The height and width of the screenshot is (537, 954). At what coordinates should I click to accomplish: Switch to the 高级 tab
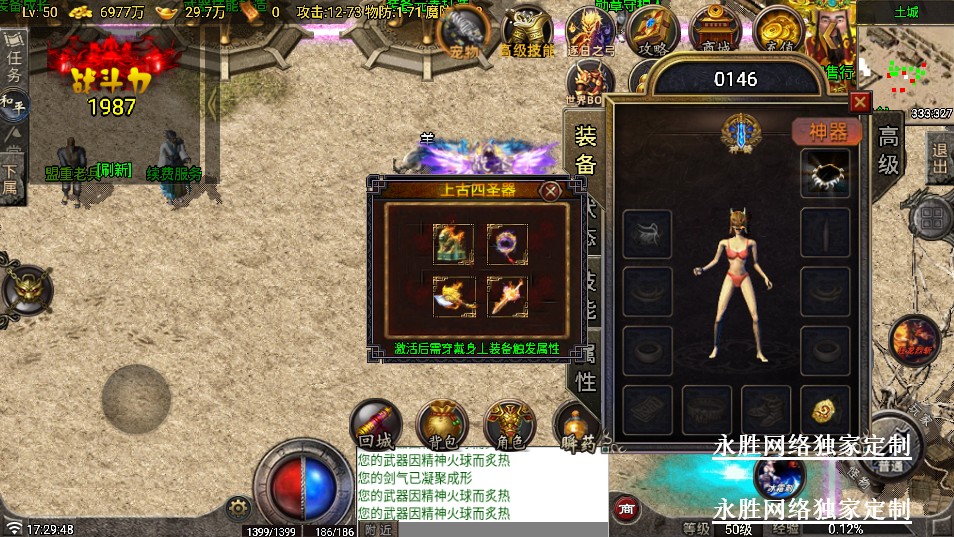click(x=889, y=150)
